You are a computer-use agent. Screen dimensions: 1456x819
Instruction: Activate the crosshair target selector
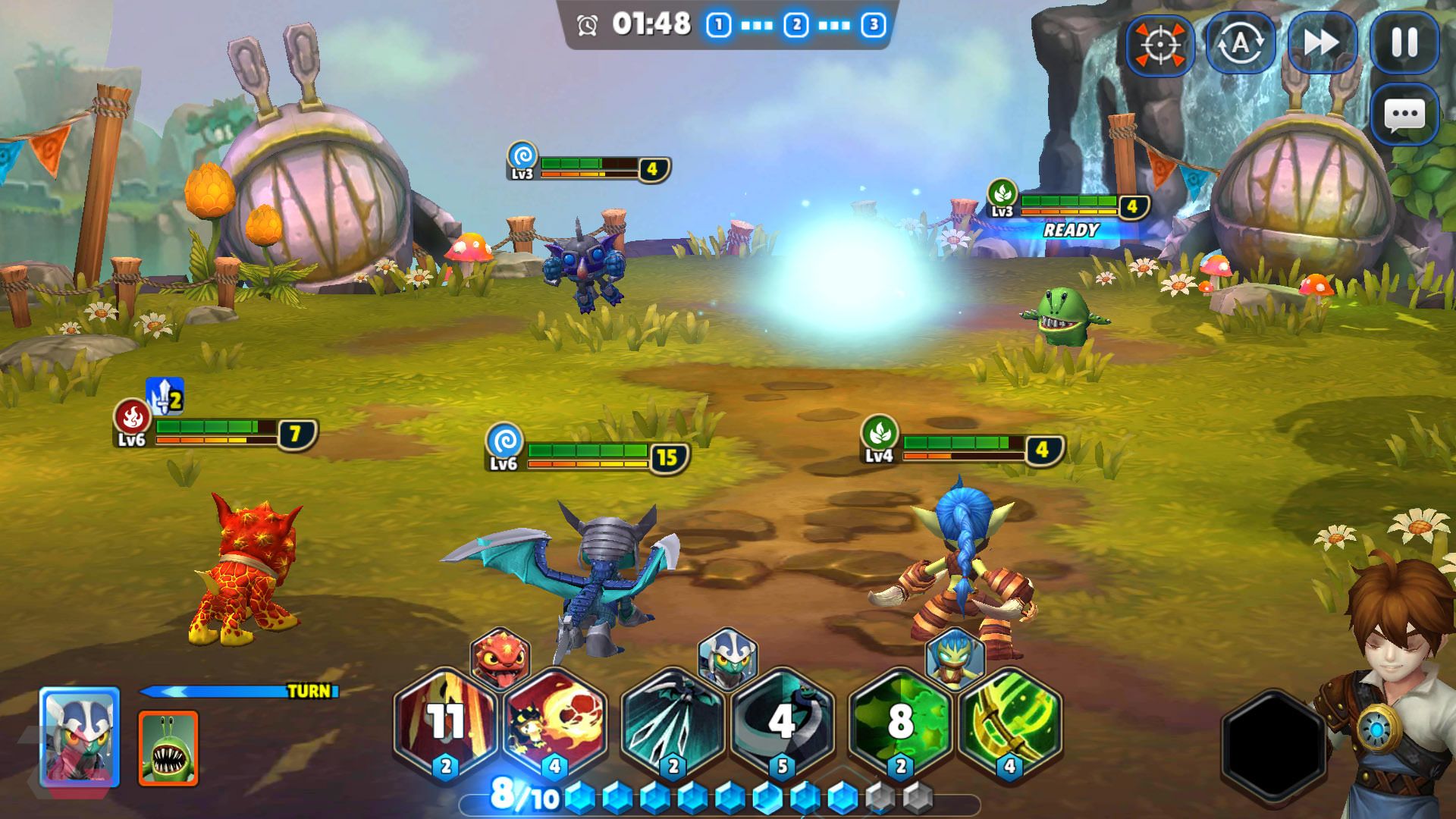pos(1159,45)
